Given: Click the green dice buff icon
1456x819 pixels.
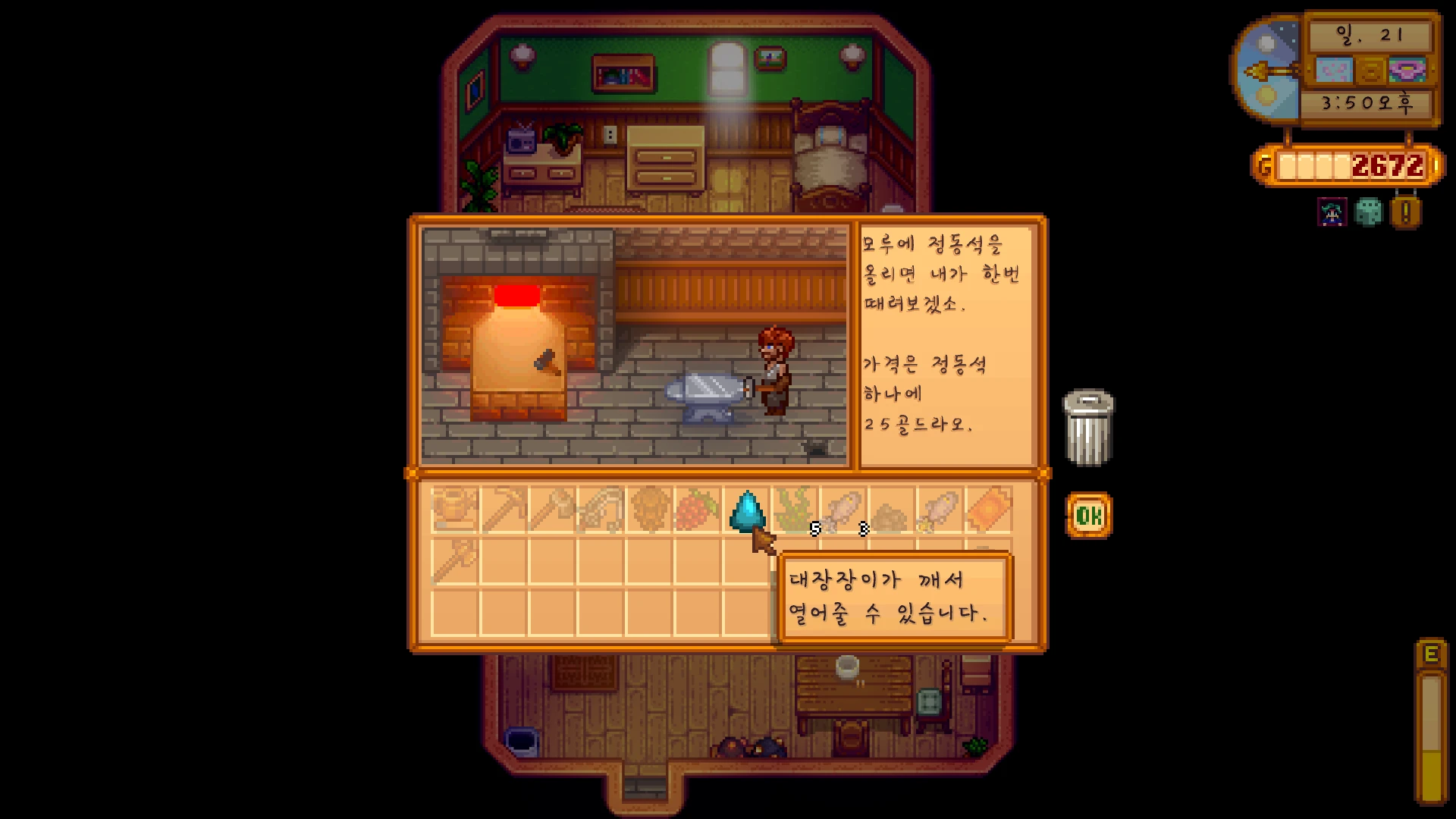Looking at the screenshot, I should pyautogui.click(x=1369, y=213).
